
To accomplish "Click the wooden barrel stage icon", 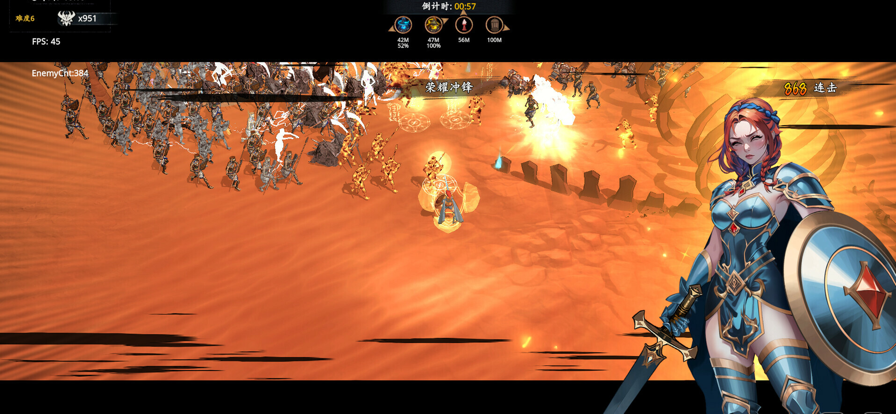I will pyautogui.click(x=493, y=25).
